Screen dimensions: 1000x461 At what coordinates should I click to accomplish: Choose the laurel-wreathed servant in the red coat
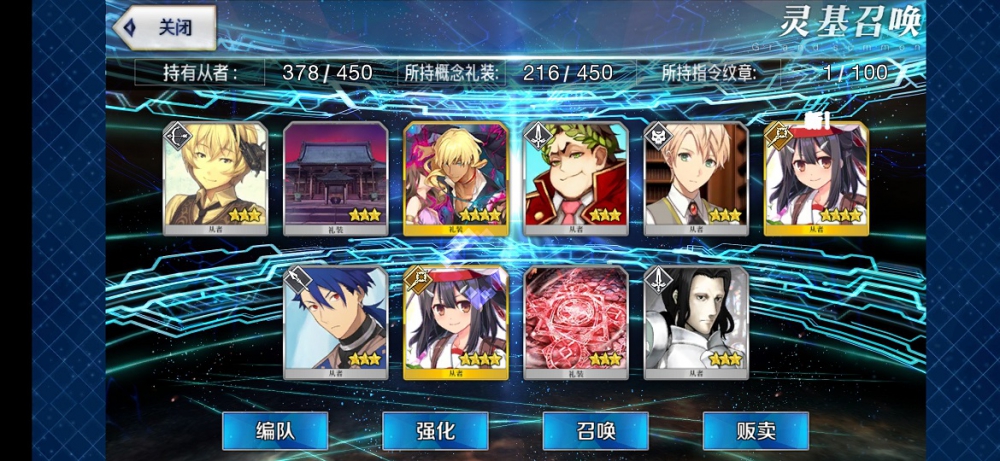575,177
